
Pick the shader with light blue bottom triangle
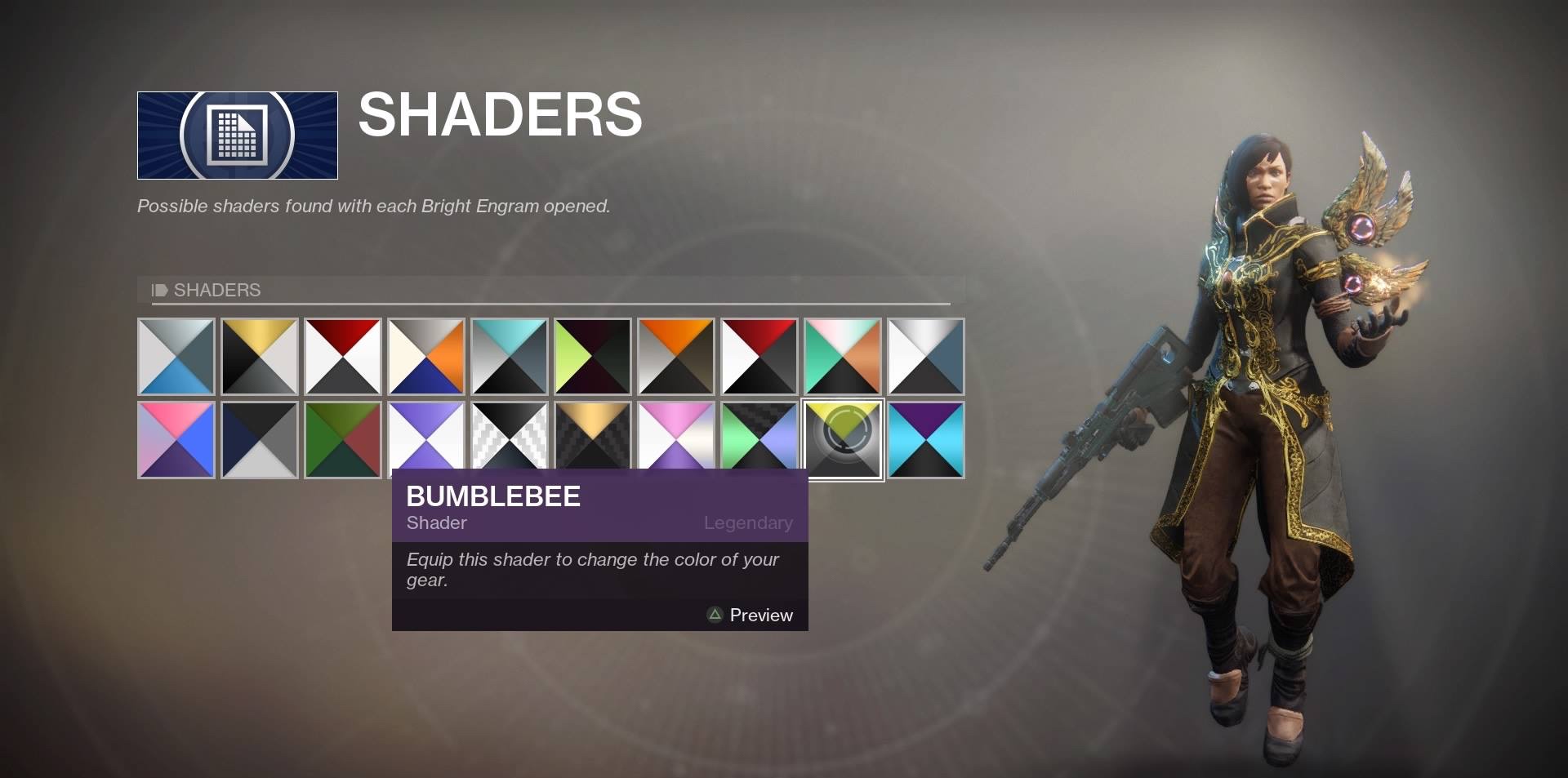click(176, 357)
